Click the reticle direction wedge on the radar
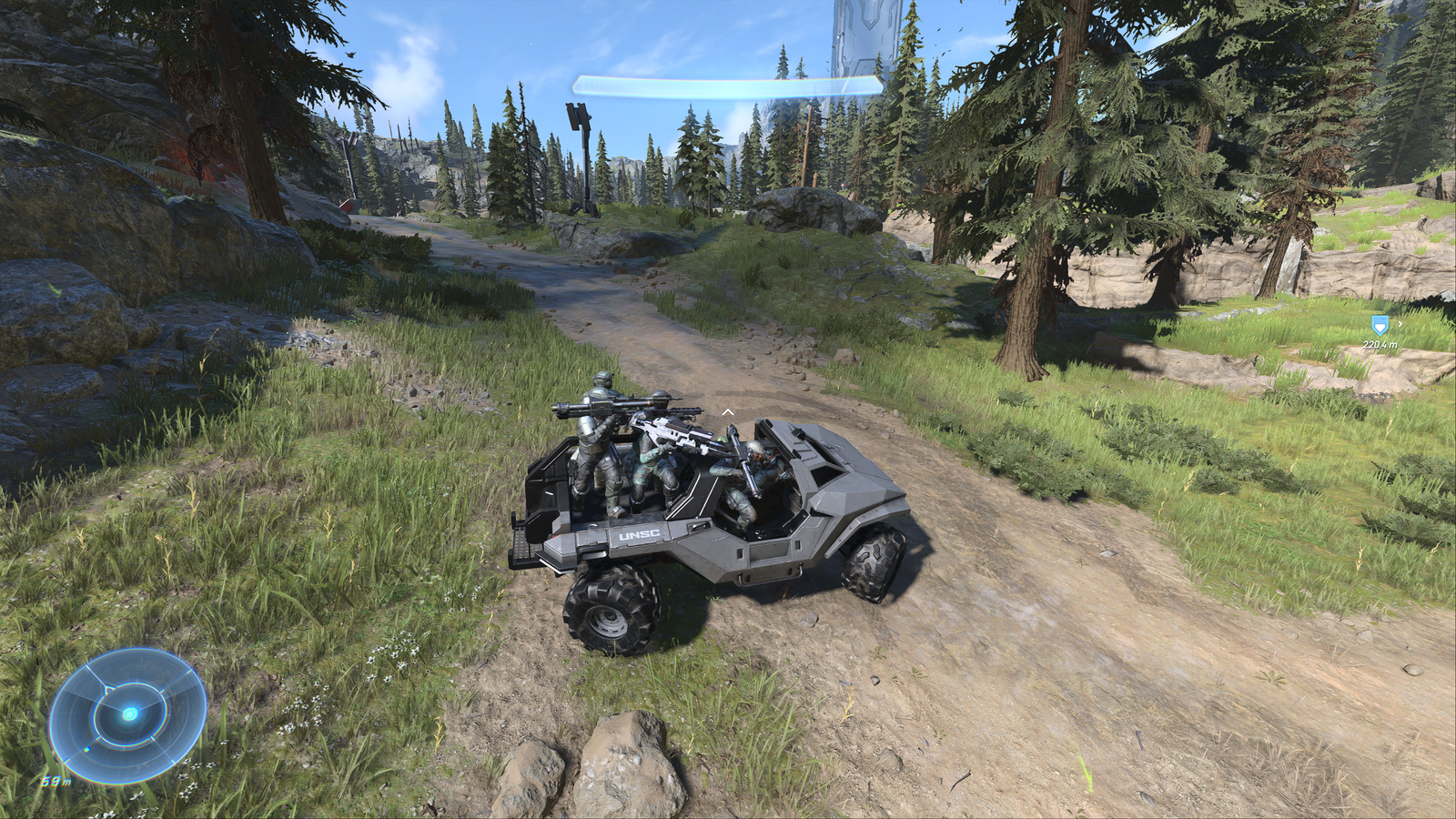 [x=106, y=689]
